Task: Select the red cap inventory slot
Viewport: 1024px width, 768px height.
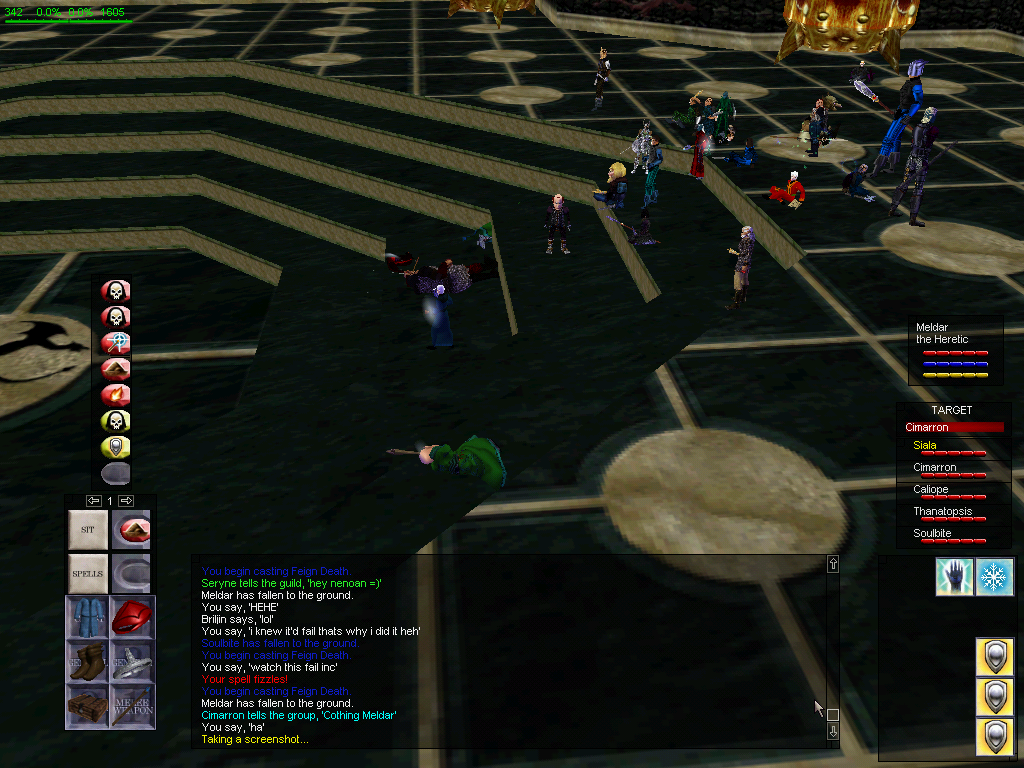Action: click(x=131, y=617)
